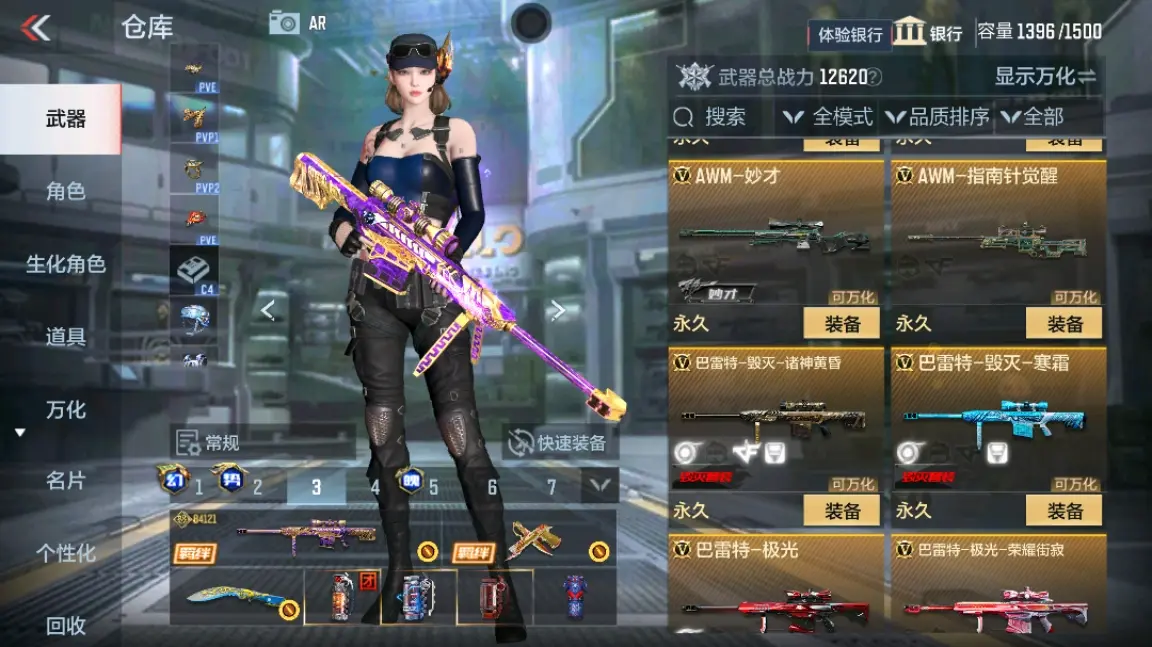Image resolution: width=1152 pixels, height=647 pixels.
Task: Rotate to the next character view arrow
Action: click(558, 311)
